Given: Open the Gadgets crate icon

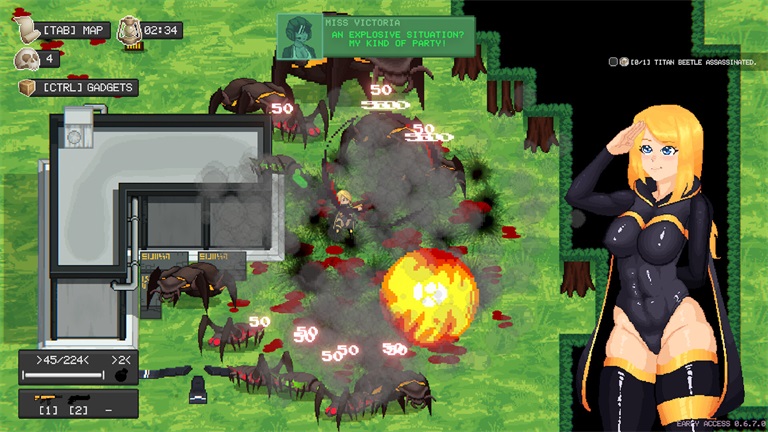Looking at the screenshot, I should click(x=26, y=87).
